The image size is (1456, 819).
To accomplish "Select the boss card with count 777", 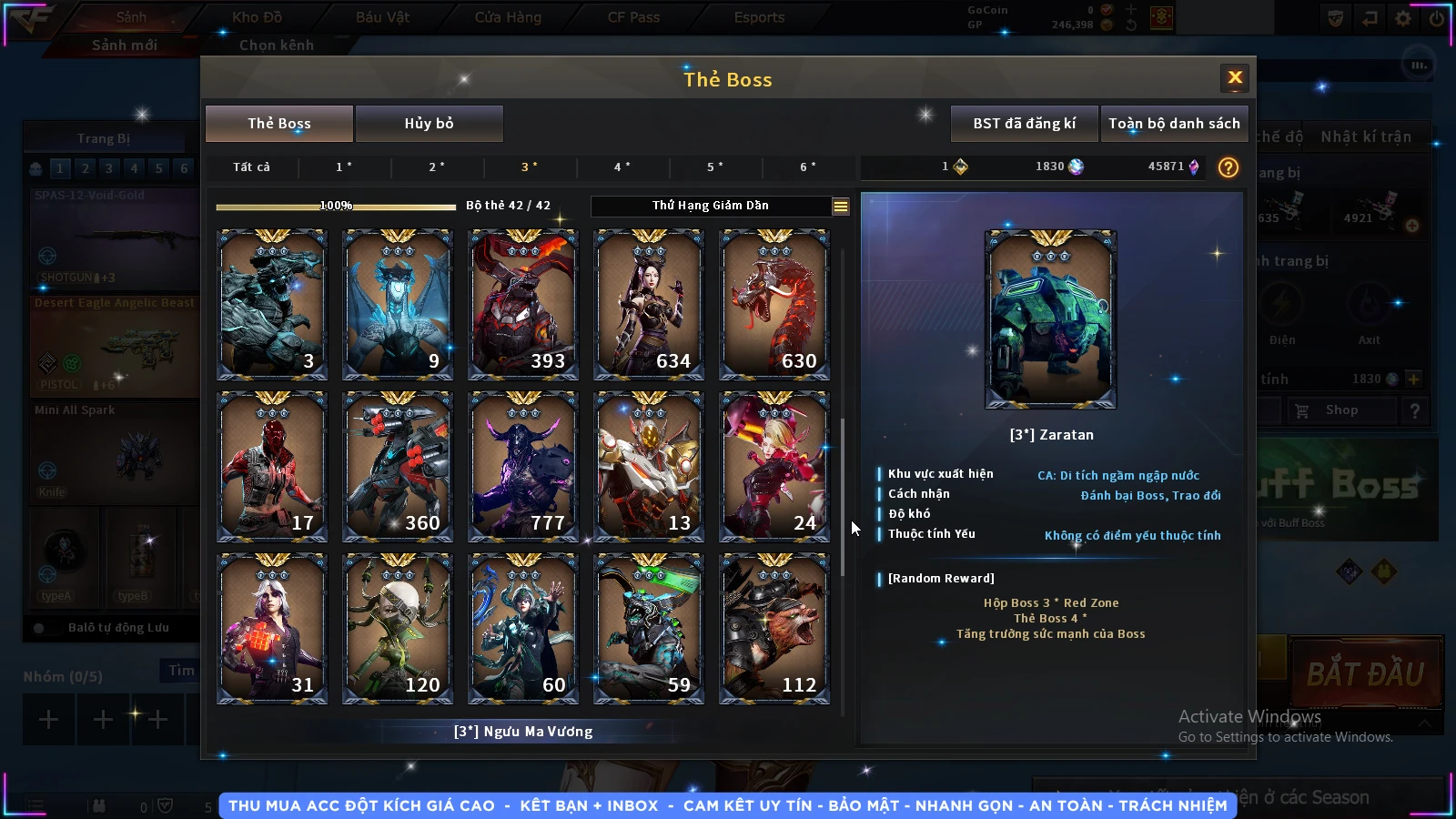I will (x=523, y=467).
